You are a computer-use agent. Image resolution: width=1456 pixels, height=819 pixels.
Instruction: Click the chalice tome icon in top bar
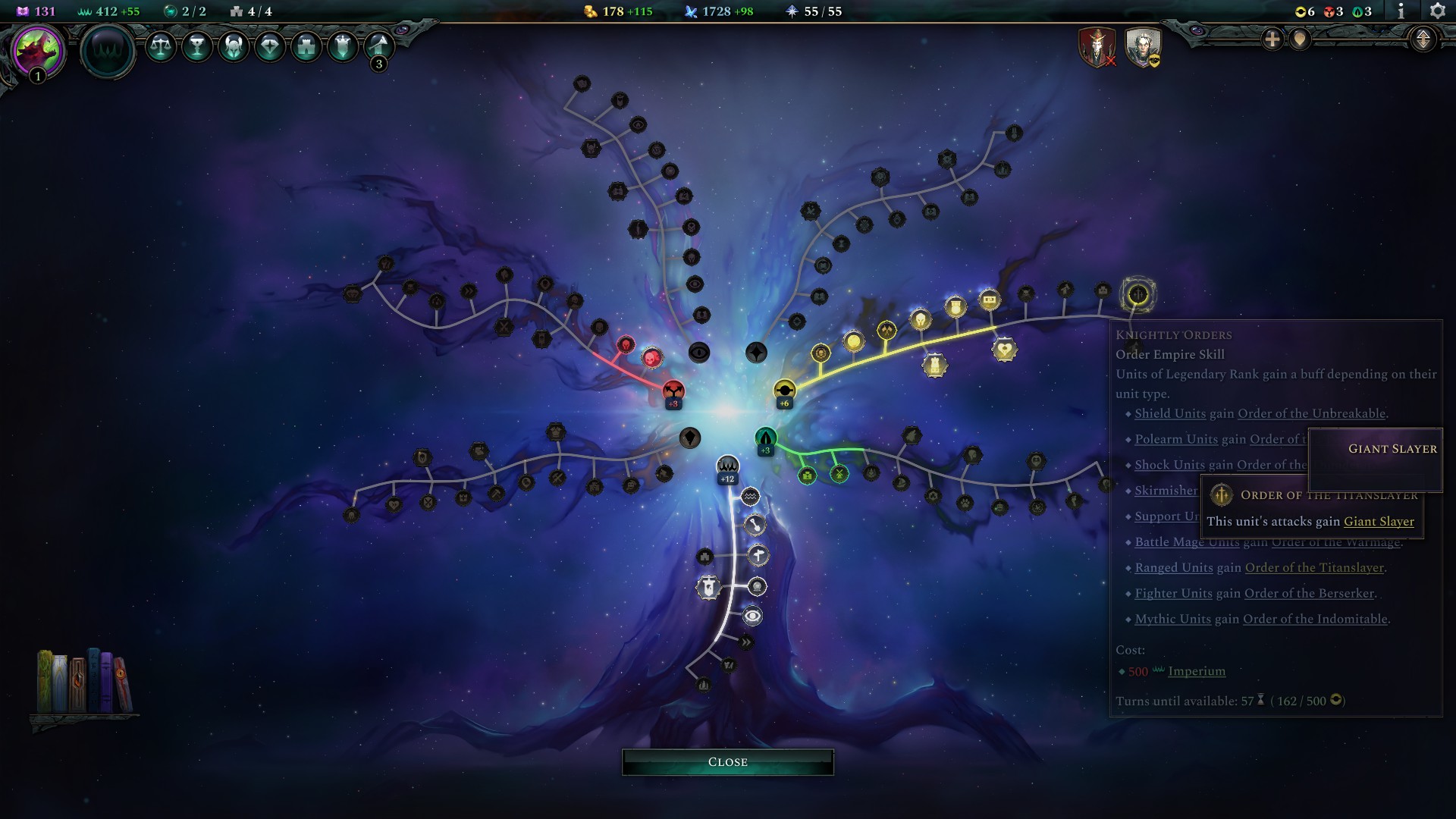point(196,48)
